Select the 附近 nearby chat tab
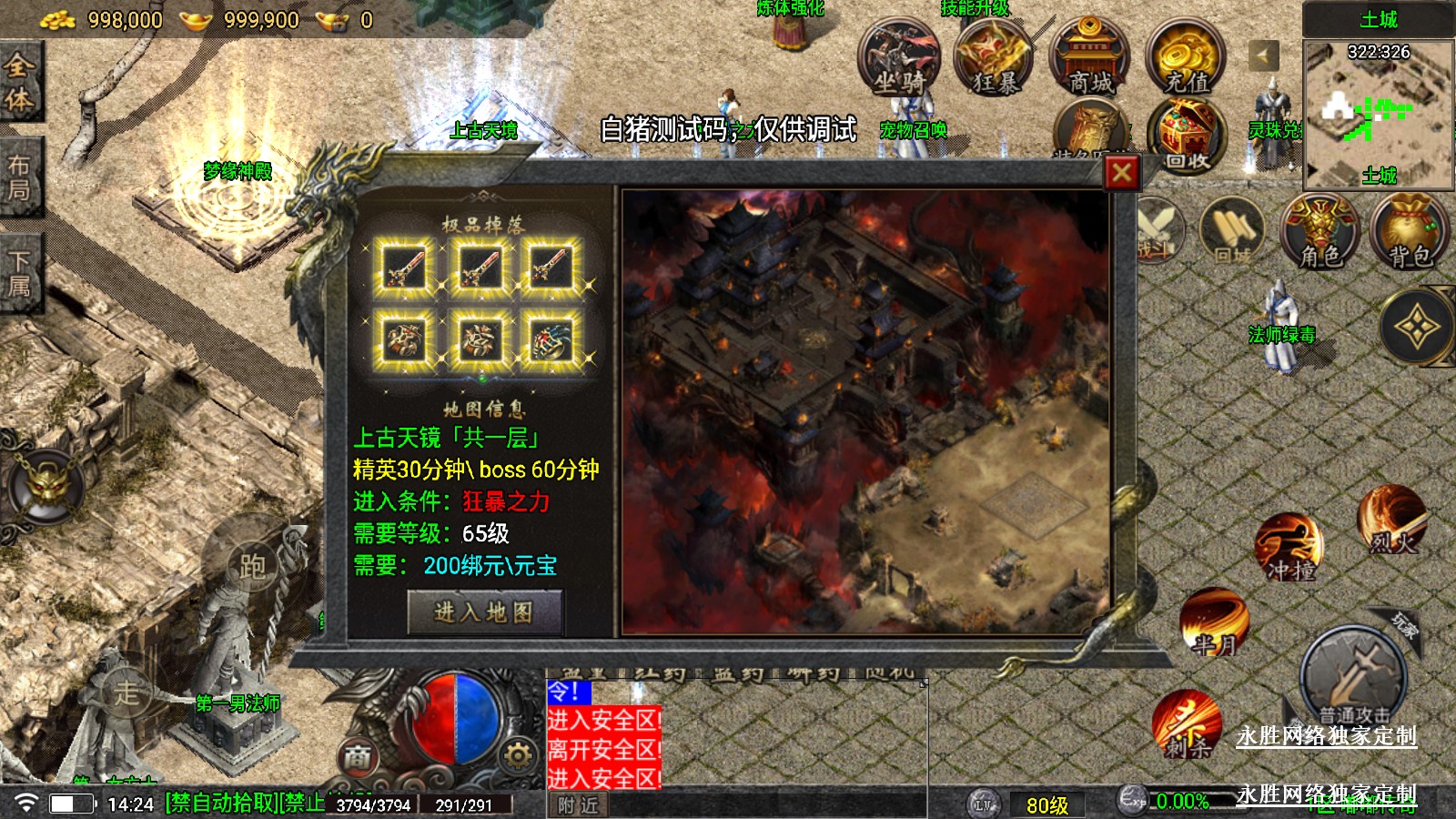Screen dimensions: 1456x819 coord(578,805)
